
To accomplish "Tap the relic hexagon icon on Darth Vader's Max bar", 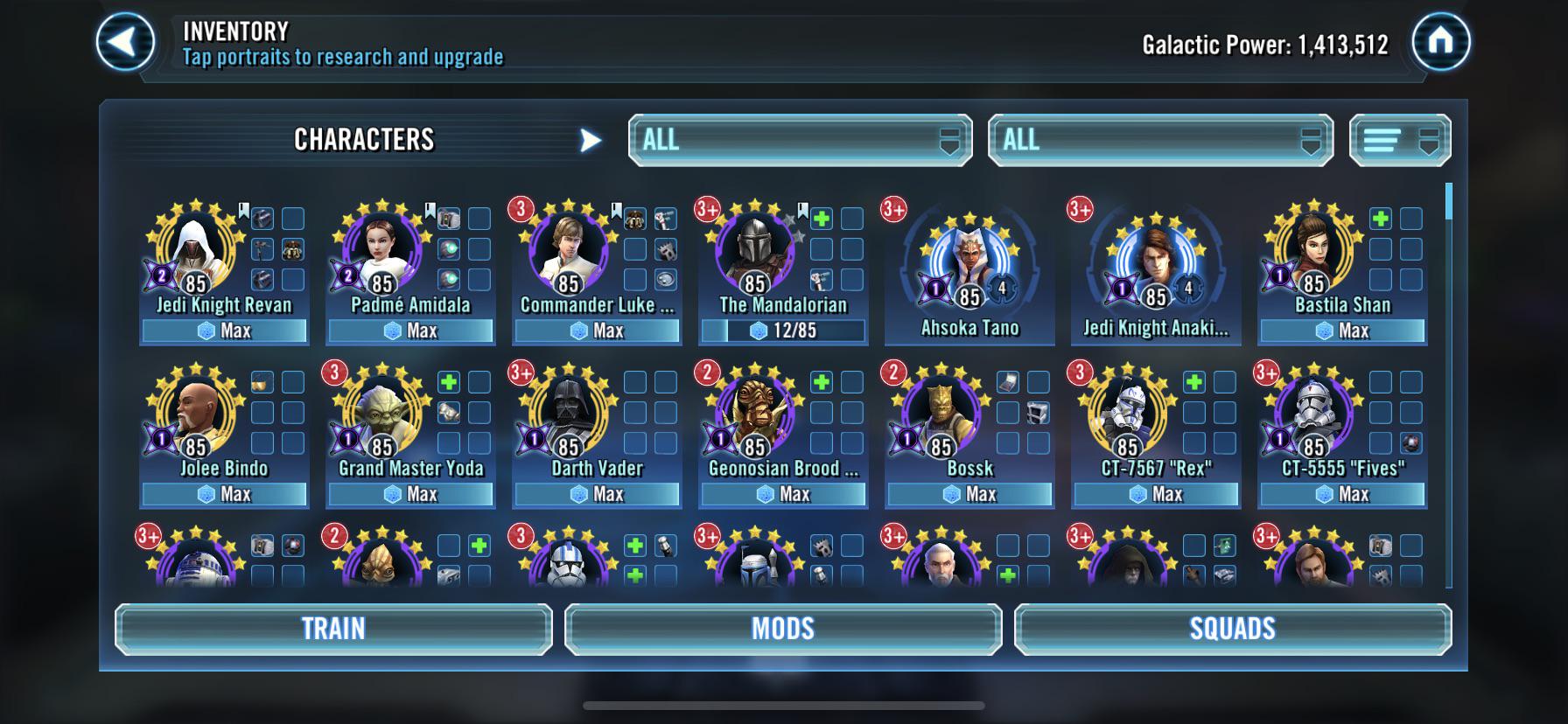I will click(x=578, y=494).
